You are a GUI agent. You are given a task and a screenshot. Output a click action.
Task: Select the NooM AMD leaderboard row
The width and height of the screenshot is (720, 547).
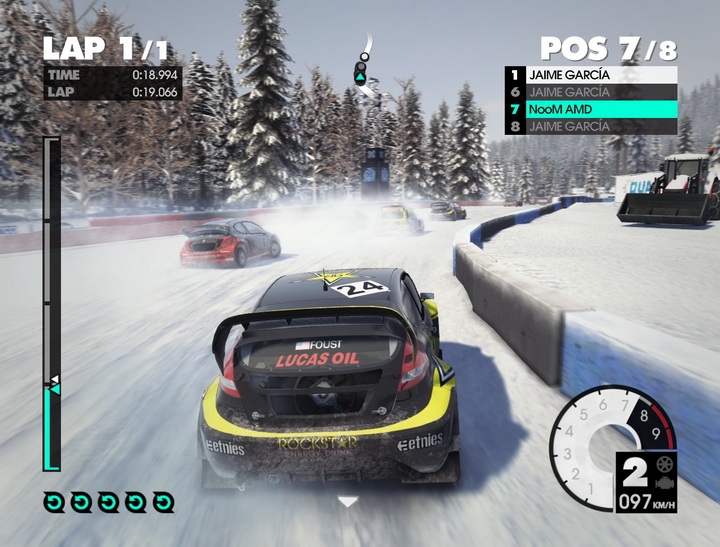pyautogui.click(x=590, y=109)
